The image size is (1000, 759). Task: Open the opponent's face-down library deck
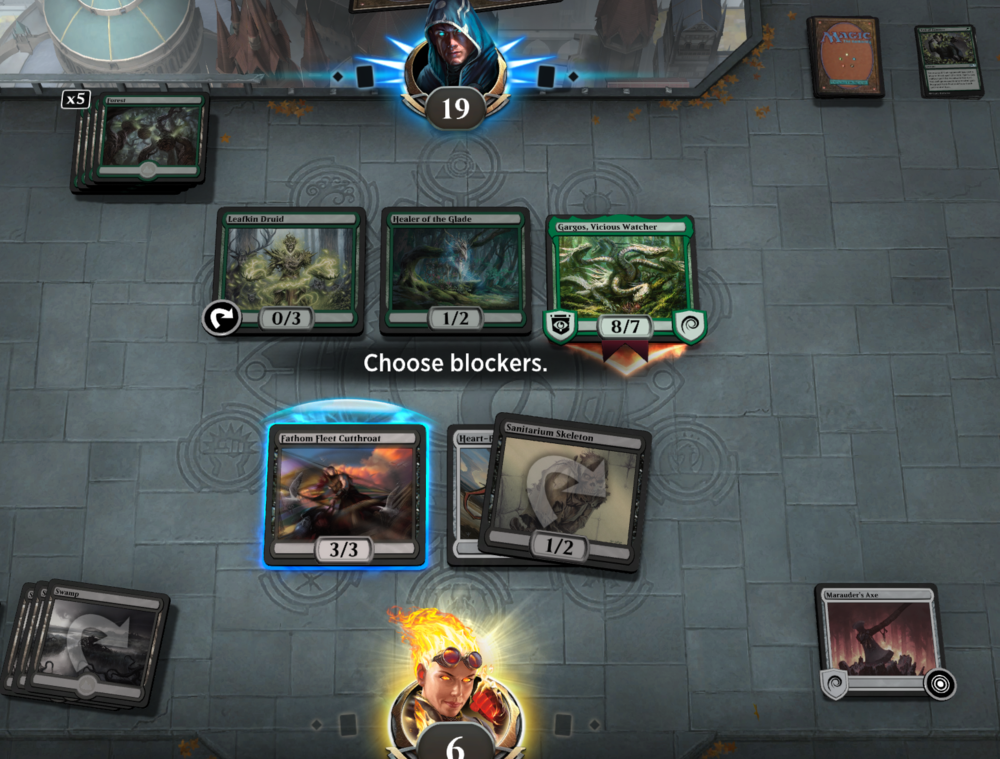pyautogui.click(x=846, y=56)
